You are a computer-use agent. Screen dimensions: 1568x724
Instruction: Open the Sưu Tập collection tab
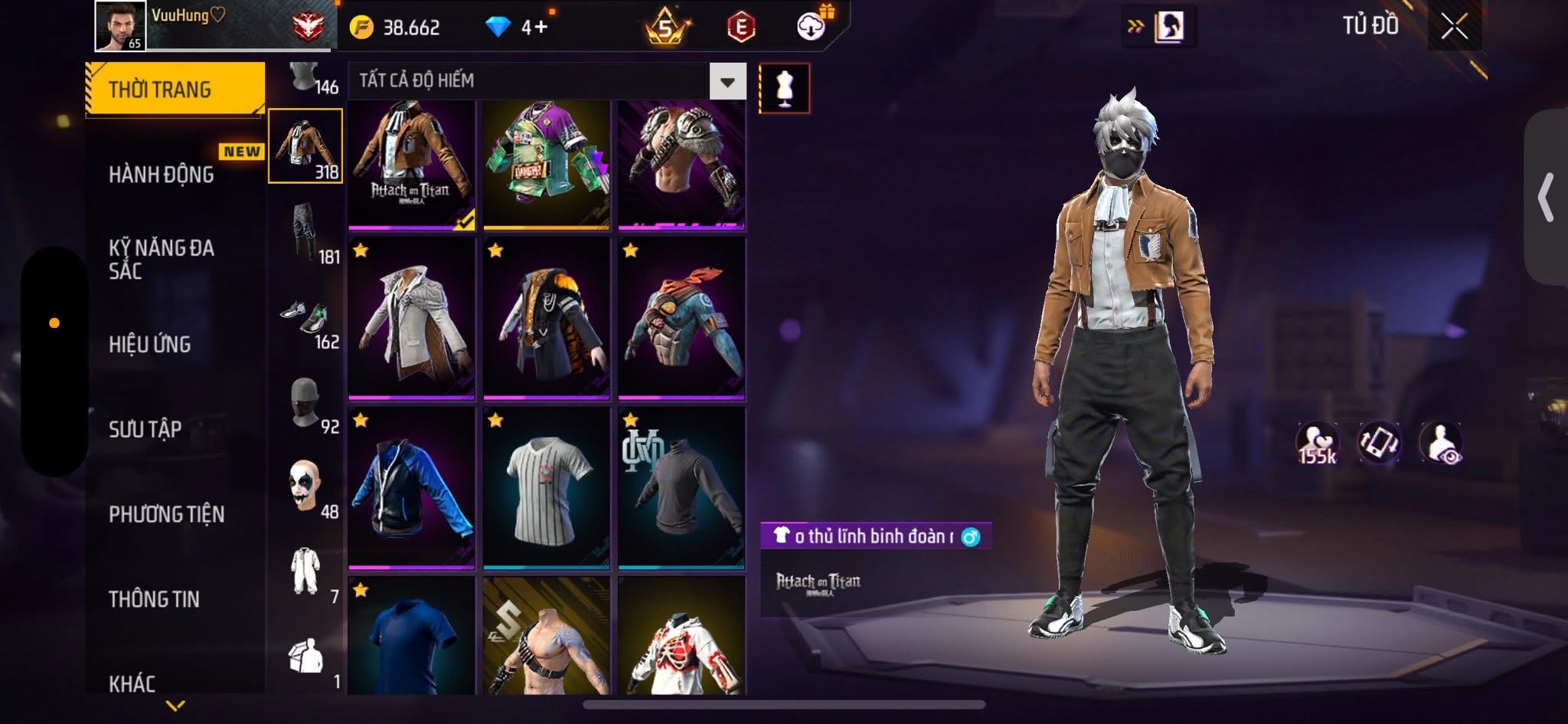click(145, 429)
